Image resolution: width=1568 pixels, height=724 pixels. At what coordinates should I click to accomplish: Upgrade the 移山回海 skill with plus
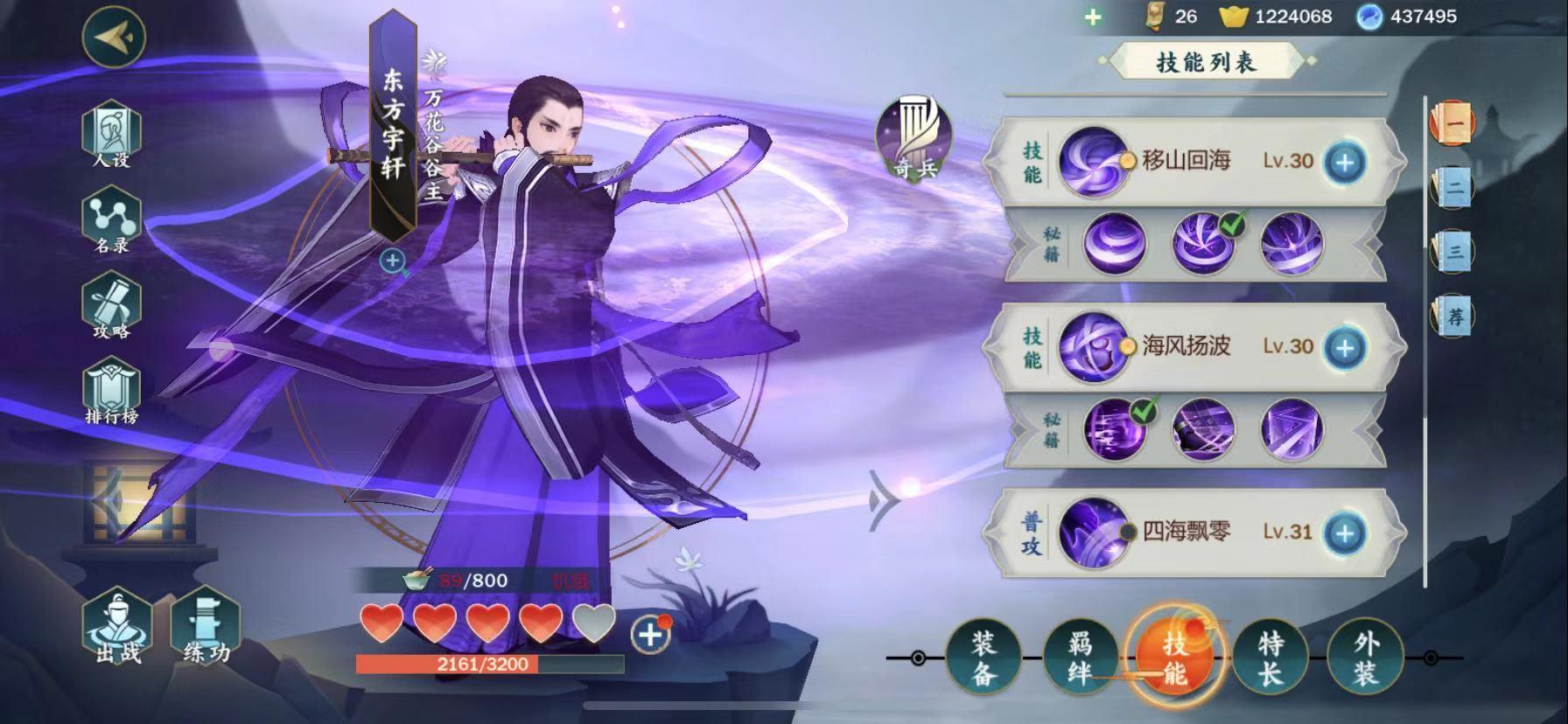tap(1345, 162)
